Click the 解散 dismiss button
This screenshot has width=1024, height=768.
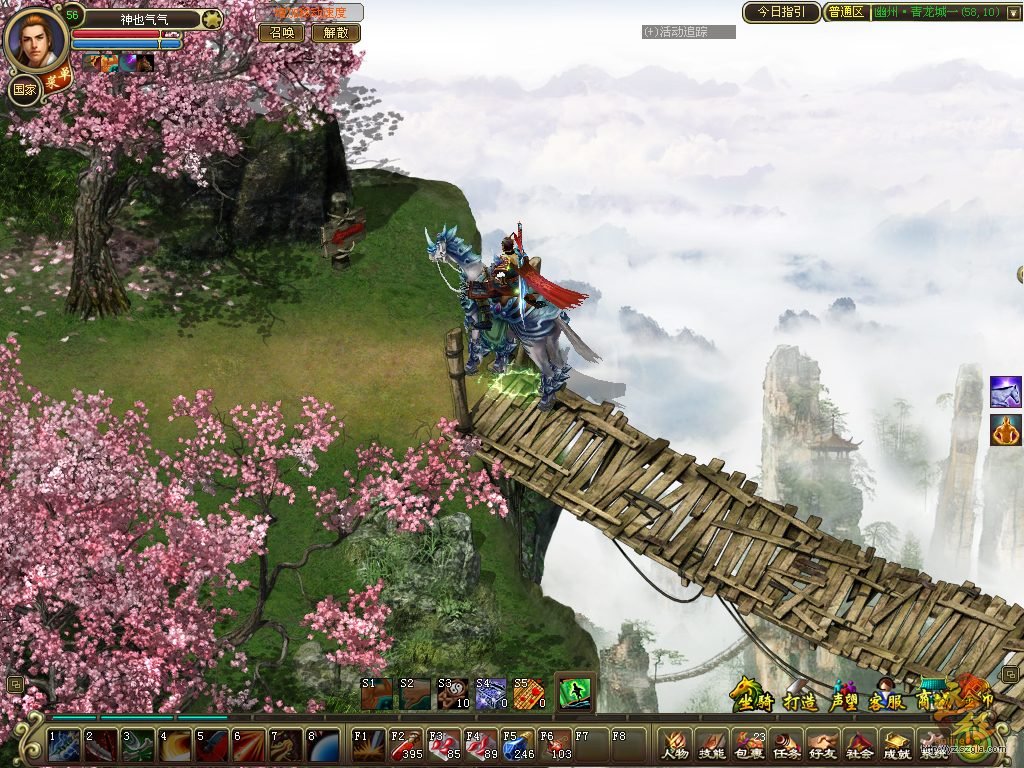click(x=335, y=33)
